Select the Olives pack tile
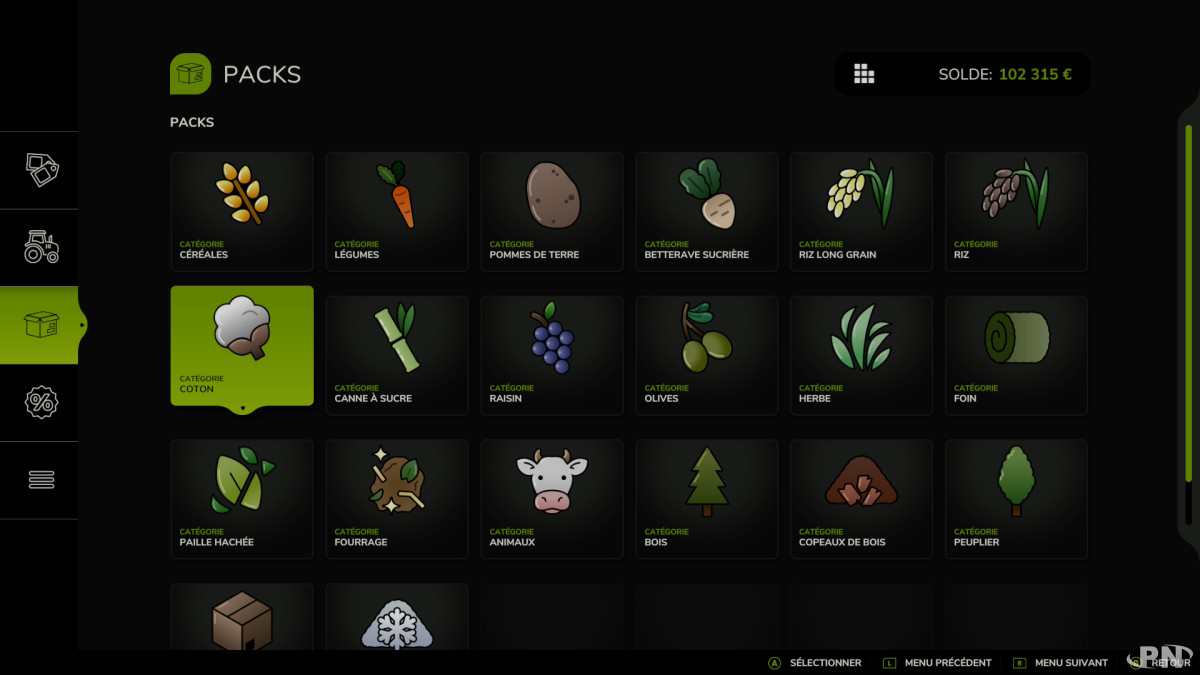1200x675 pixels. 707,355
